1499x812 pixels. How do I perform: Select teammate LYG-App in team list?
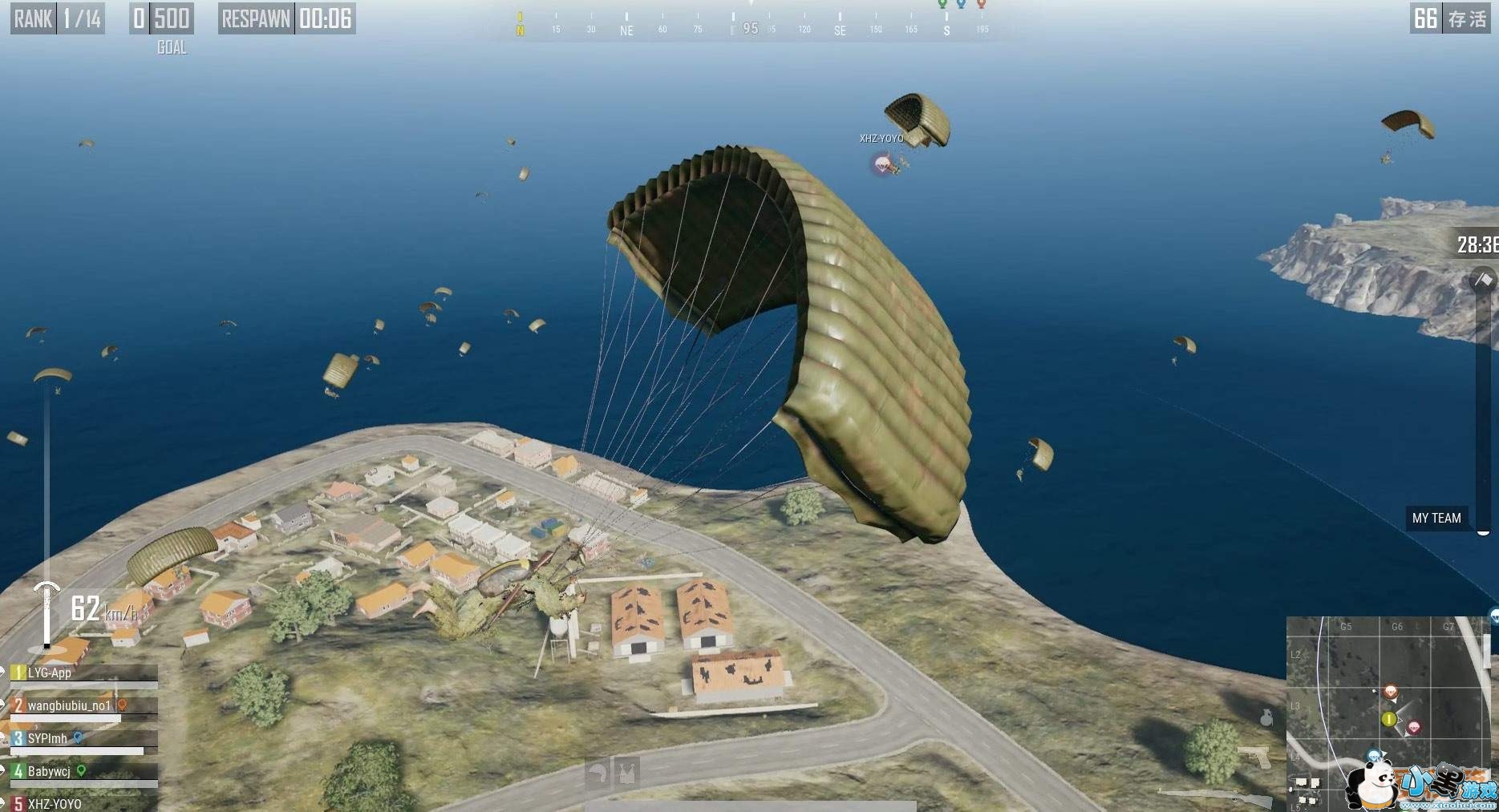click(x=50, y=673)
